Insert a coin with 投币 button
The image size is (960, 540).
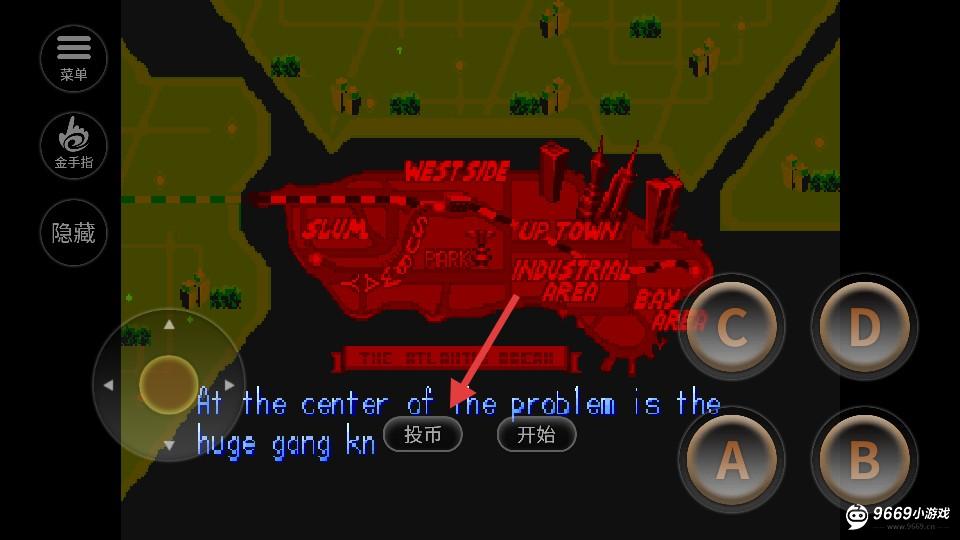423,434
